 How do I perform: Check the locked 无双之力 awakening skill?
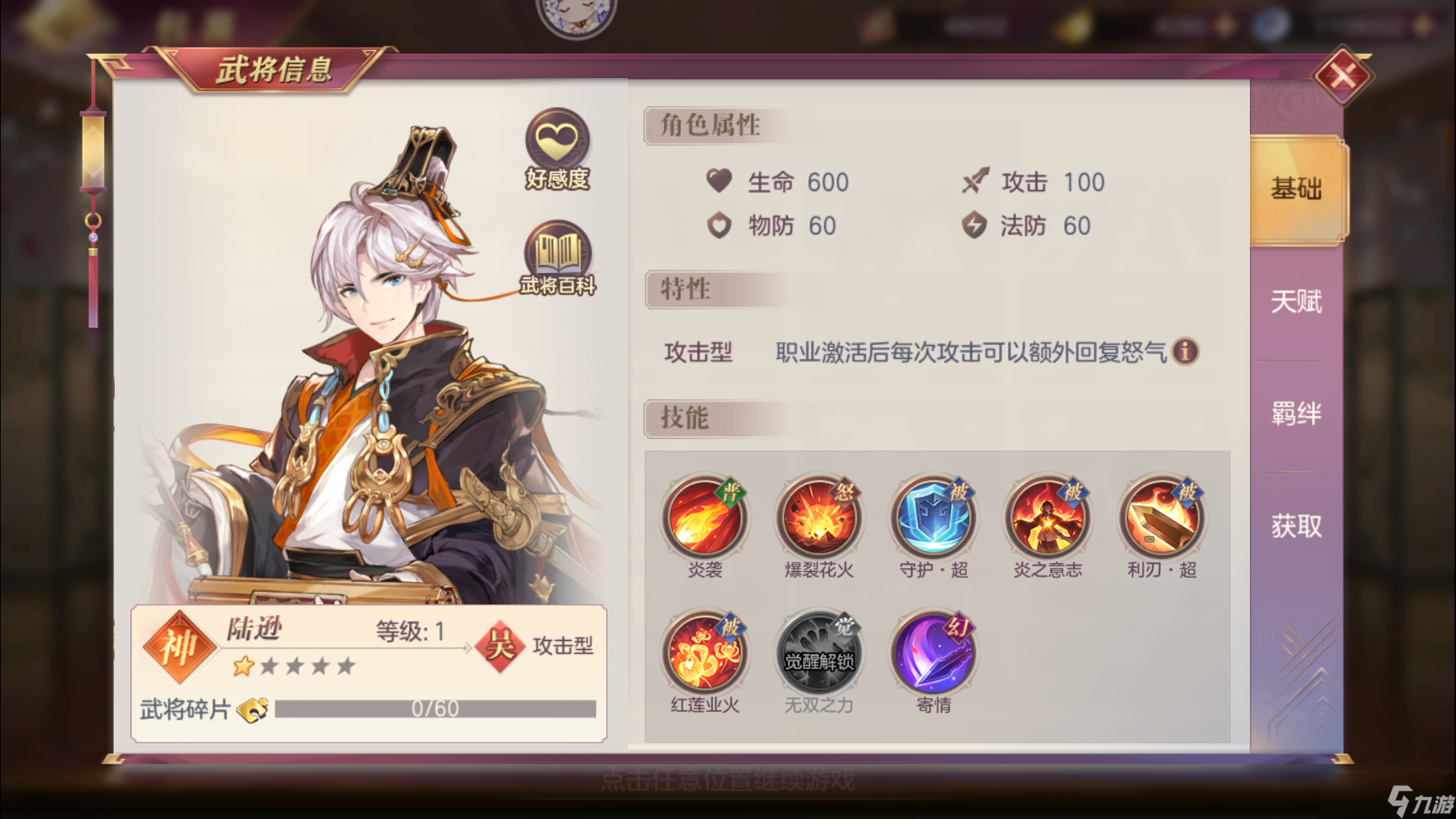819,654
